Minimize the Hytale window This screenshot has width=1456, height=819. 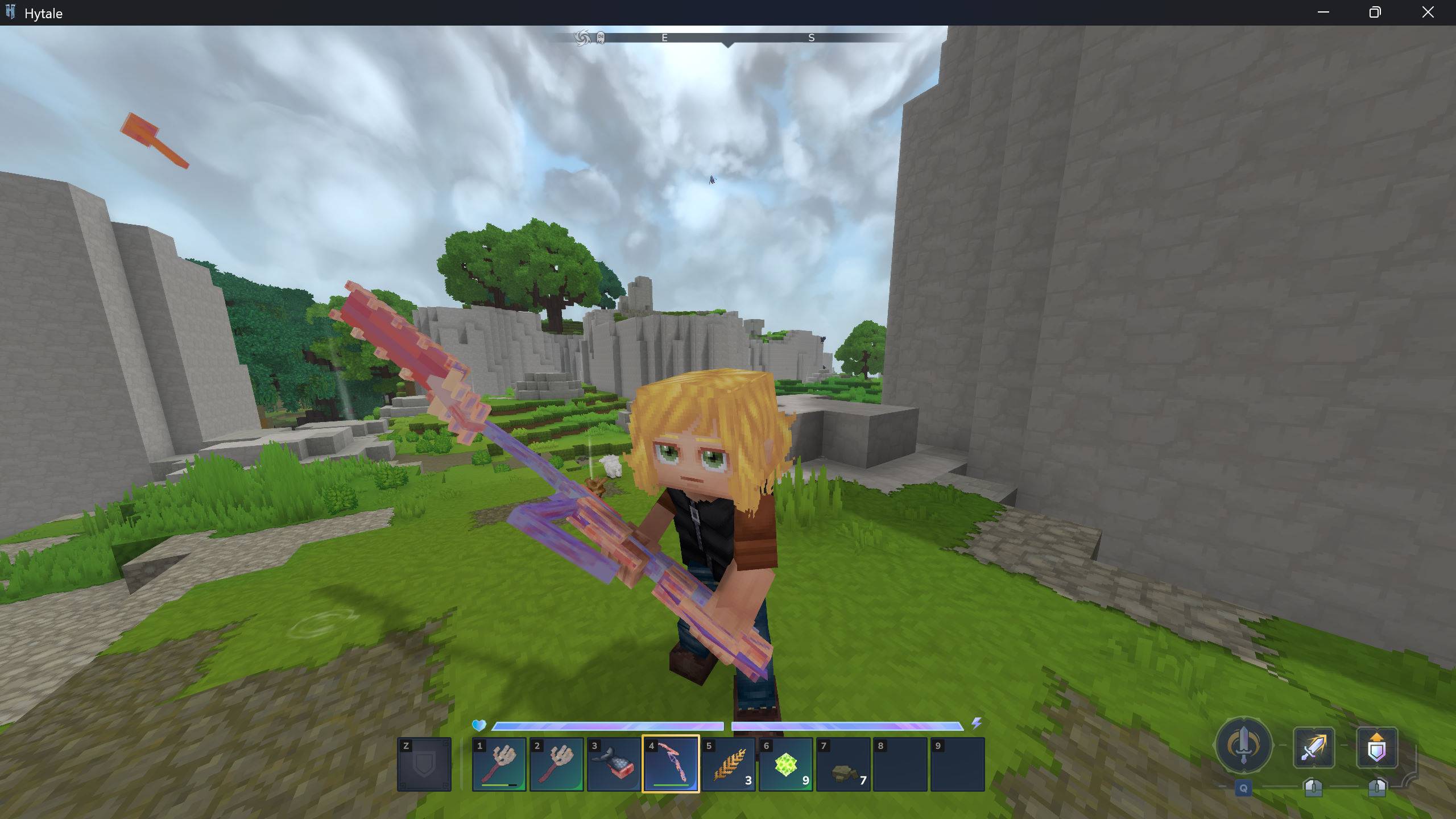click(x=1323, y=13)
